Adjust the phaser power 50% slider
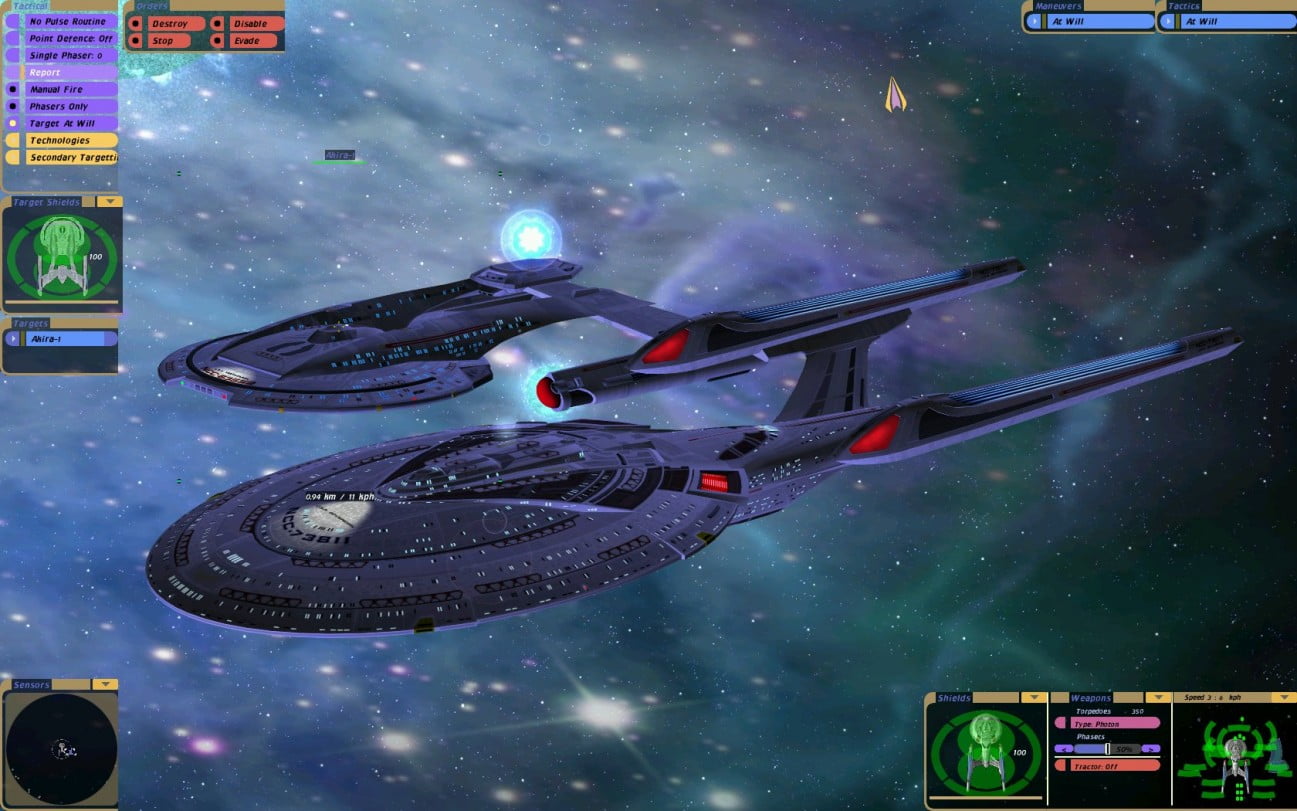The height and width of the screenshot is (811, 1297). tap(1108, 749)
